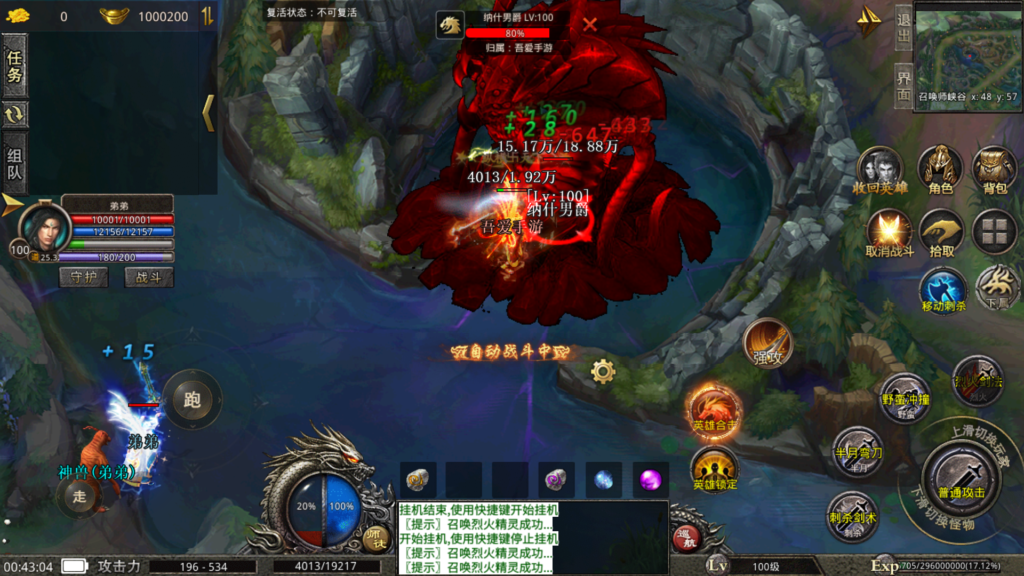Image resolution: width=1024 pixels, height=576 pixels.
Task: Cancel auto combat with 取消战斗
Action: click(x=889, y=231)
